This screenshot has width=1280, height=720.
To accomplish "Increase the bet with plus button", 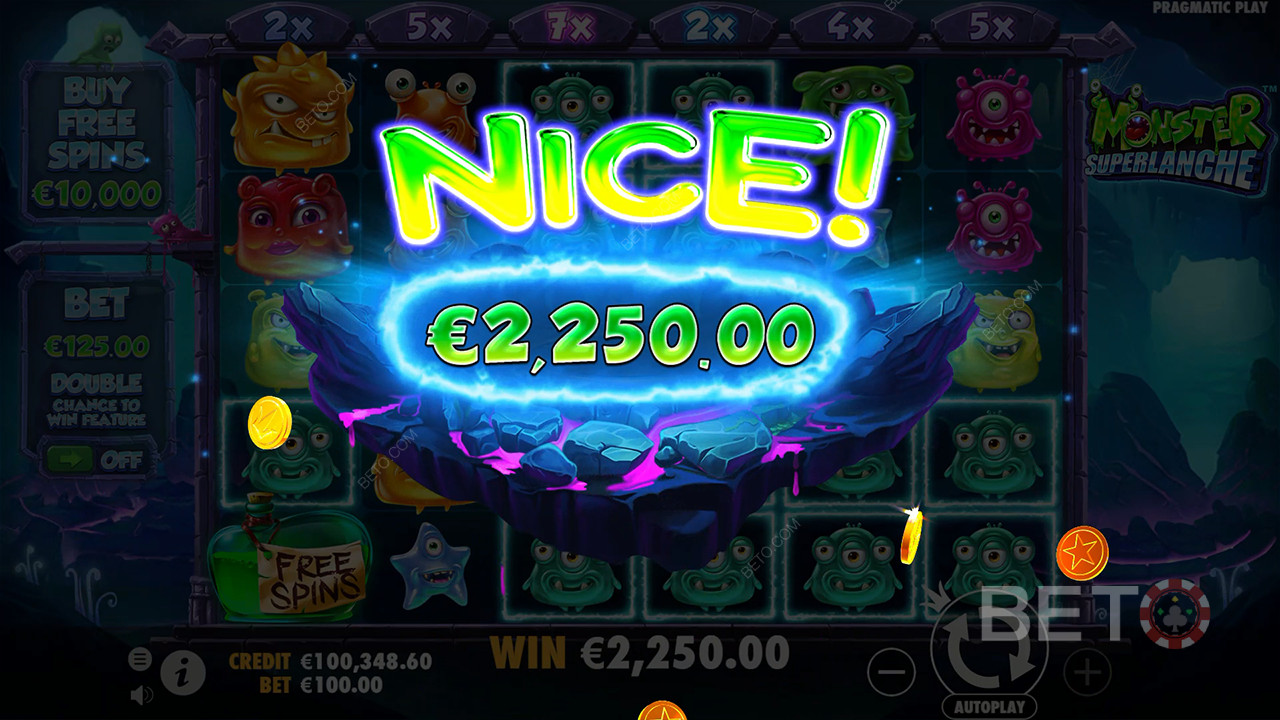I will pos(1086,672).
